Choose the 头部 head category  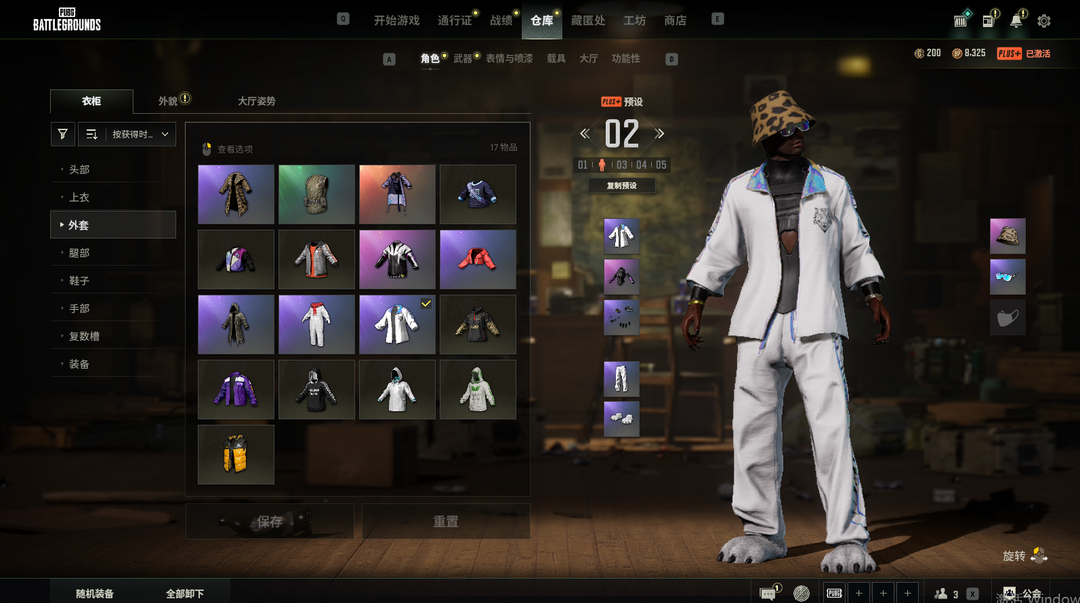click(79, 170)
